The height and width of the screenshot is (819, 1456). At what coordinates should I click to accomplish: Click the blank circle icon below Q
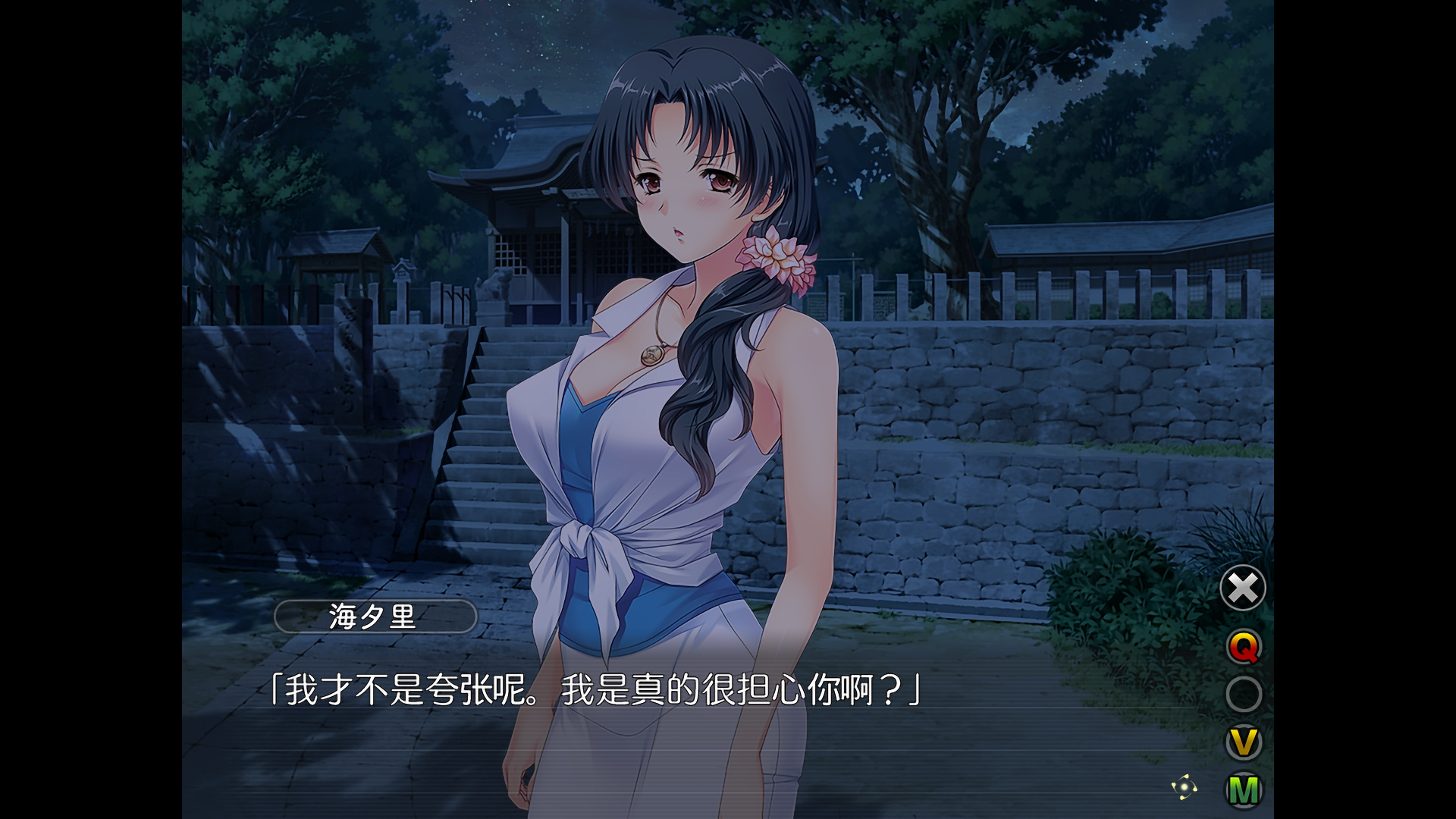click(x=1242, y=693)
